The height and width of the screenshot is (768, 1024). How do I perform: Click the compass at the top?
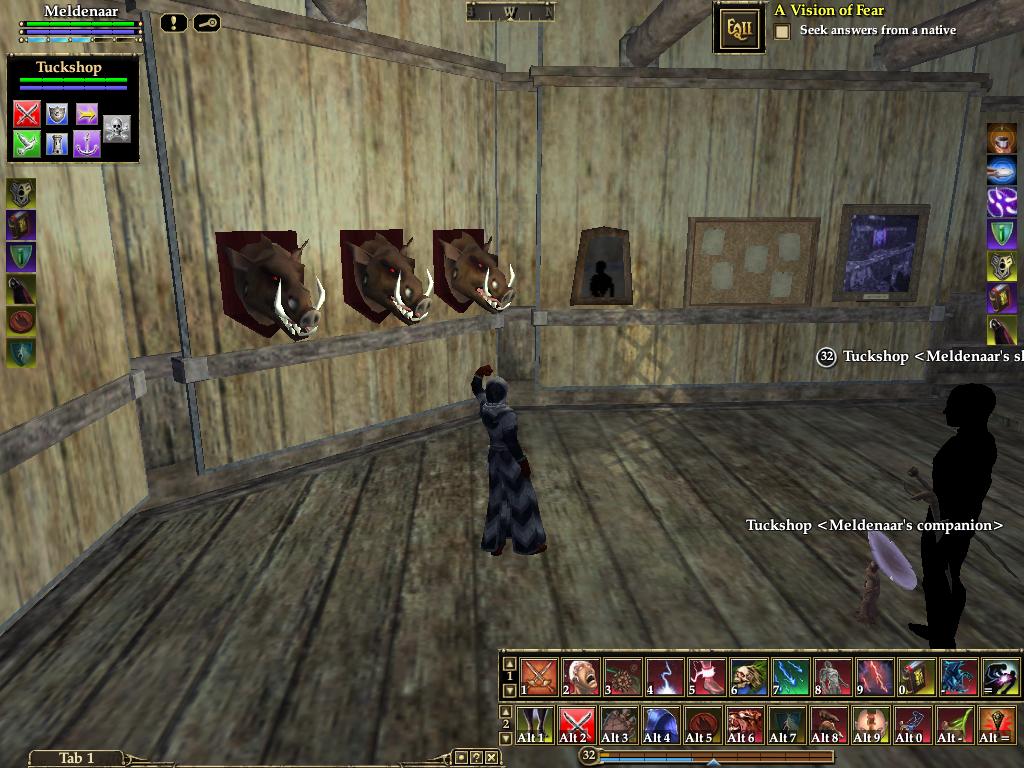click(x=510, y=12)
